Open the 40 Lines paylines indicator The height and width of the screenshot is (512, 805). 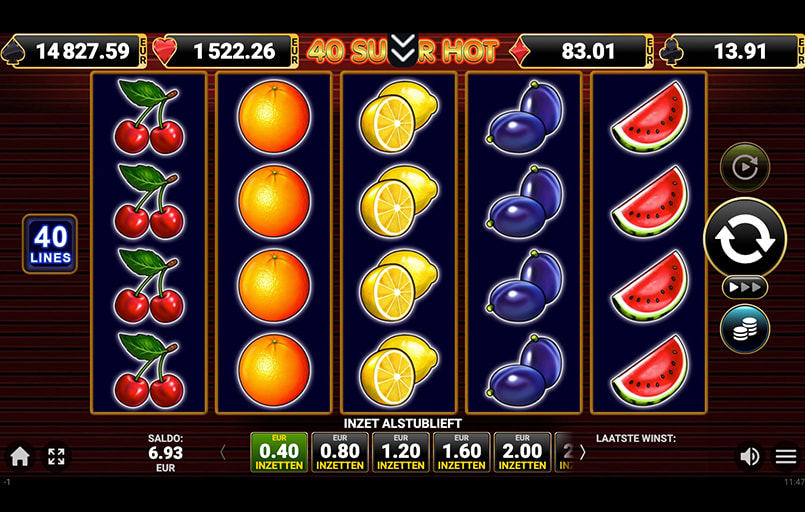point(50,244)
